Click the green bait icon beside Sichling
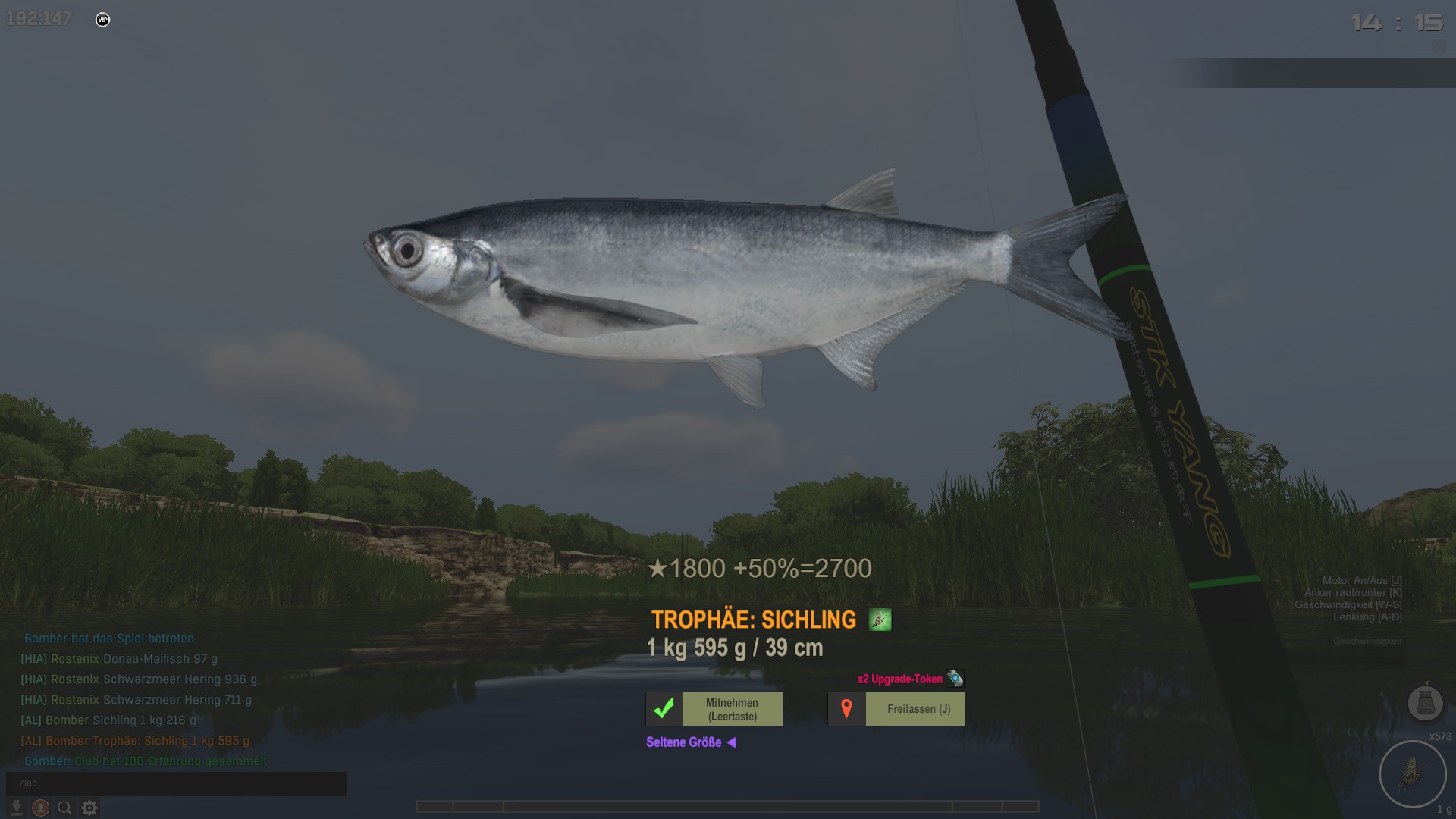1456x819 pixels. pyautogui.click(x=880, y=620)
